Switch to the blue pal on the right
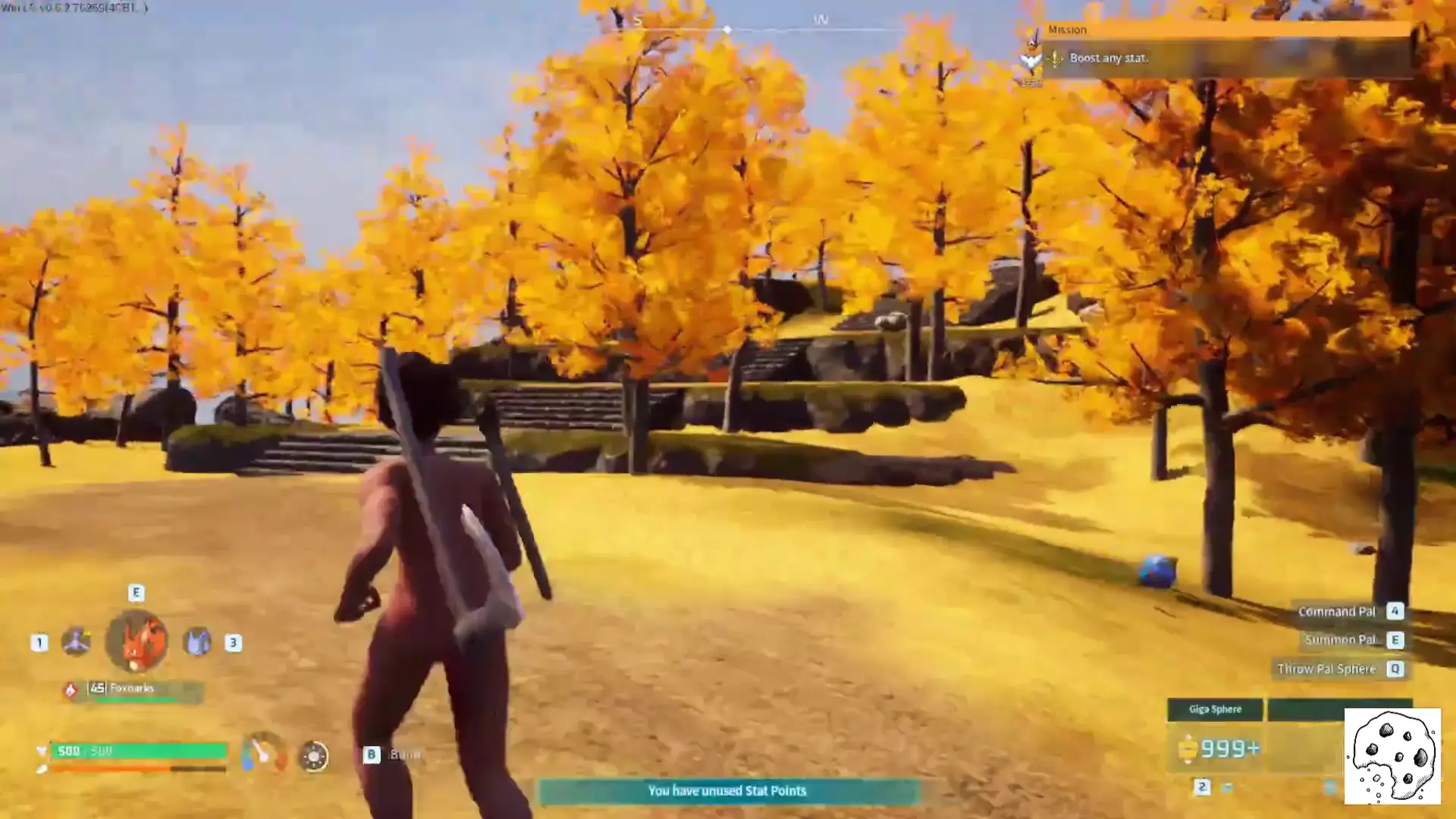Image resolution: width=1456 pixels, height=819 pixels. coord(197,642)
